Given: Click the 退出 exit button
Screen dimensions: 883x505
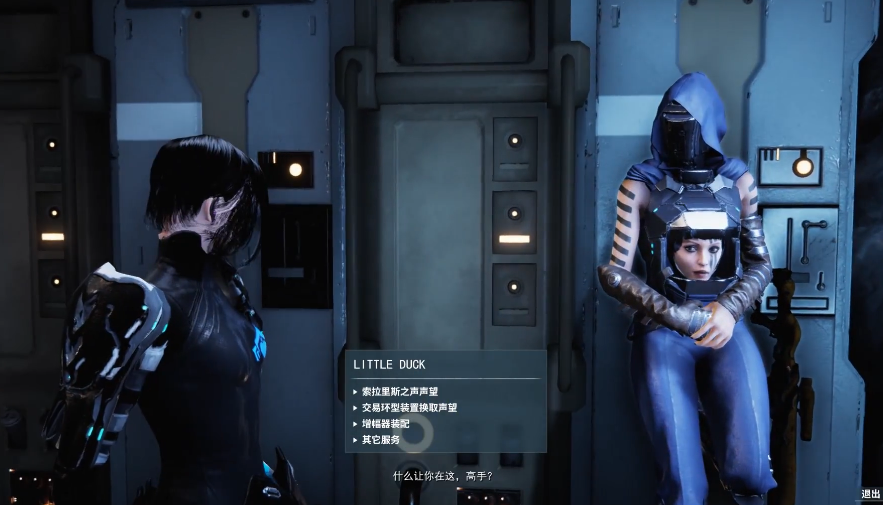Looking at the screenshot, I should click(870, 494).
